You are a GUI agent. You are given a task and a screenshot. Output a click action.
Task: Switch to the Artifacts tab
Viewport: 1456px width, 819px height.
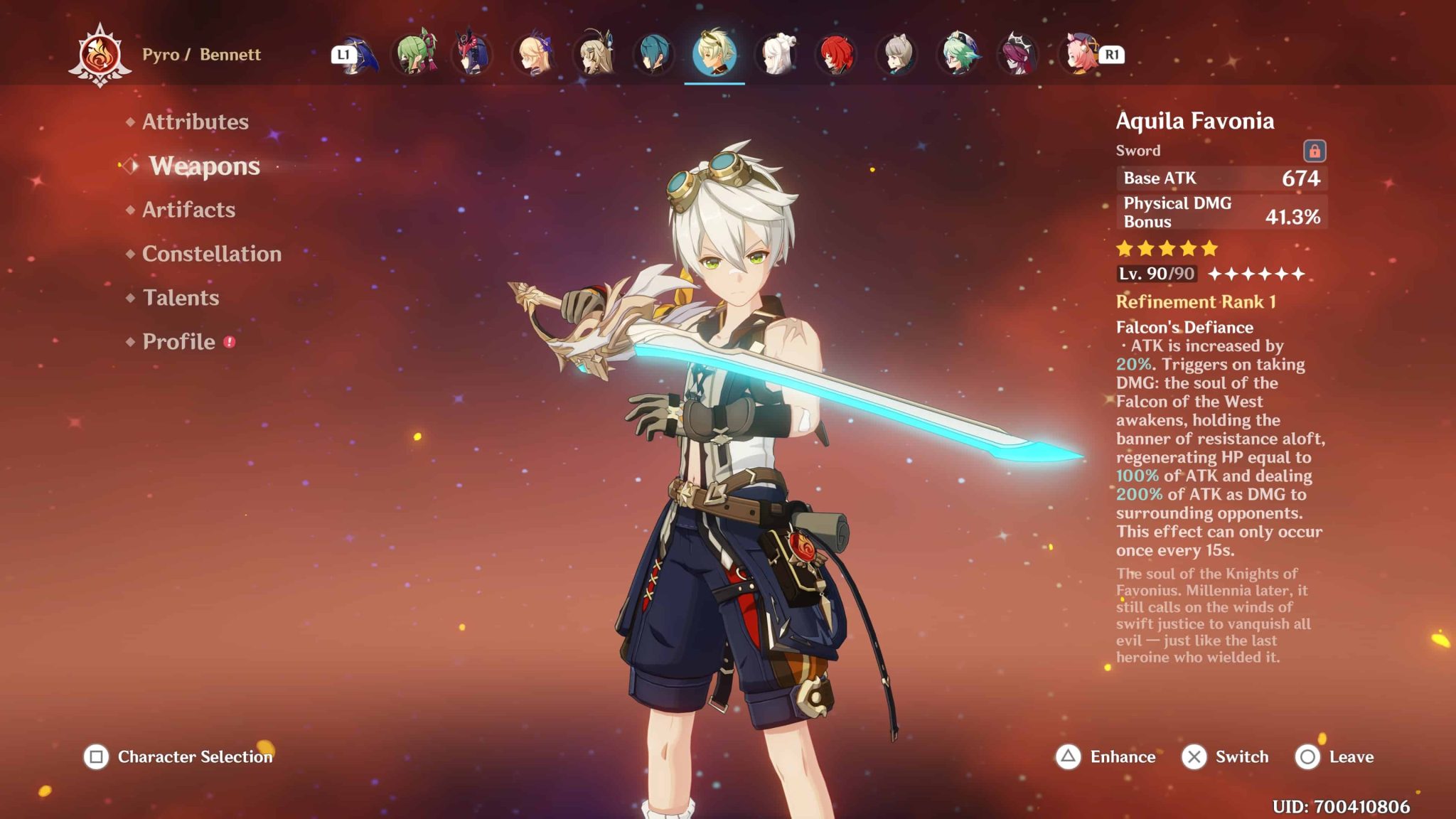(x=188, y=210)
